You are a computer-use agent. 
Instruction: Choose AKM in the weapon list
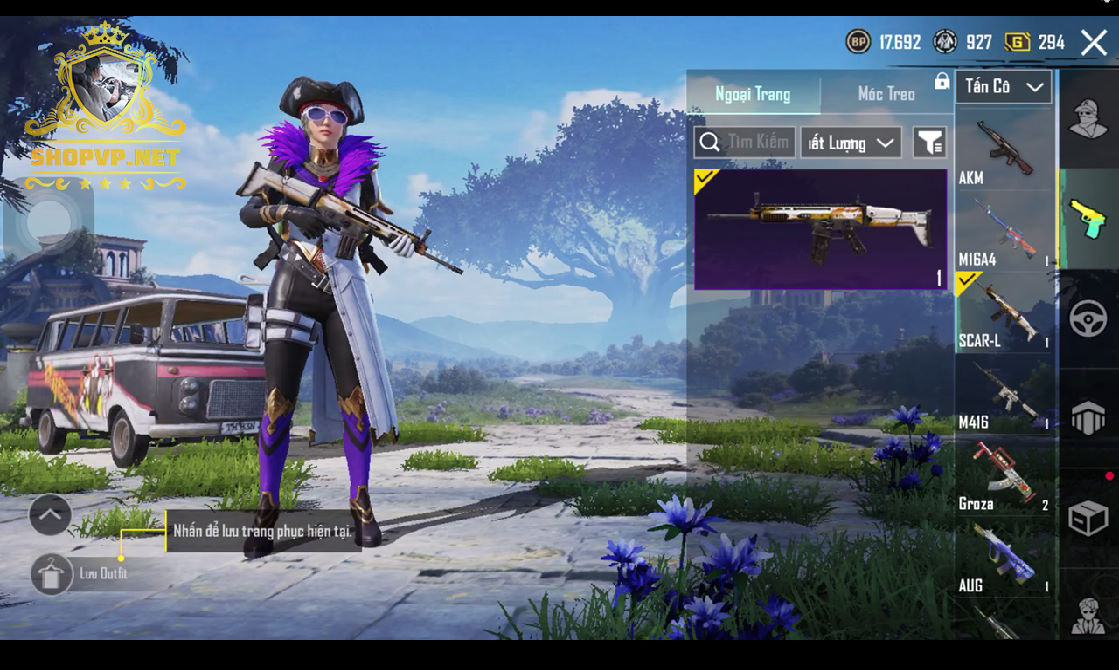point(1003,152)
